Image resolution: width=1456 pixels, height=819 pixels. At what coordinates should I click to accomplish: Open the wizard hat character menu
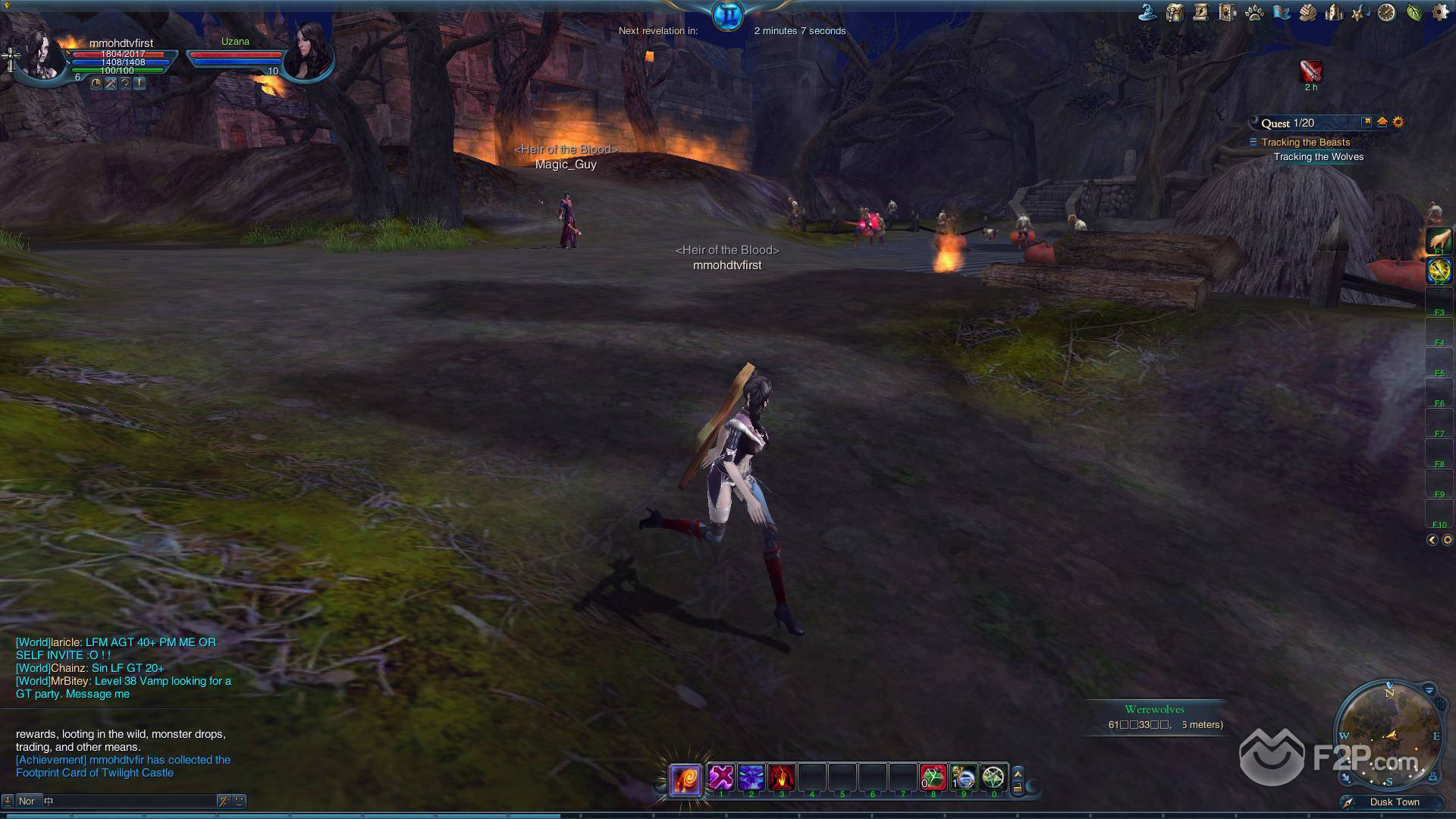pyautogui.click(x=1147, y=12)
